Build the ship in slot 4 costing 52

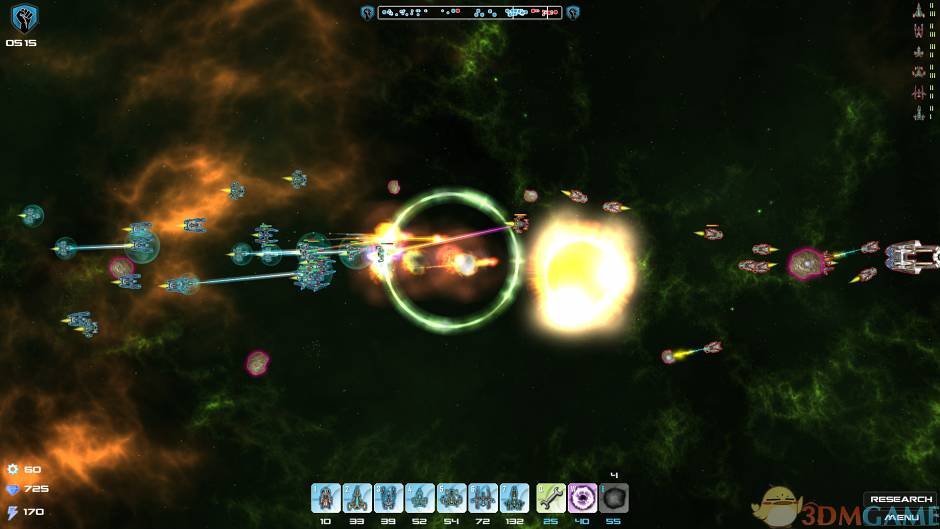click(420, 498)
